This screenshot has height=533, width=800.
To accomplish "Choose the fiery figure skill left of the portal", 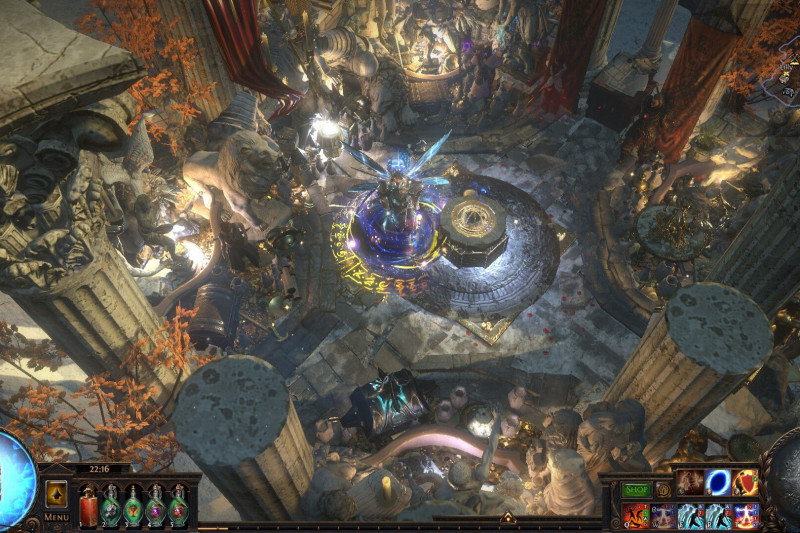I will pos(690,483).
